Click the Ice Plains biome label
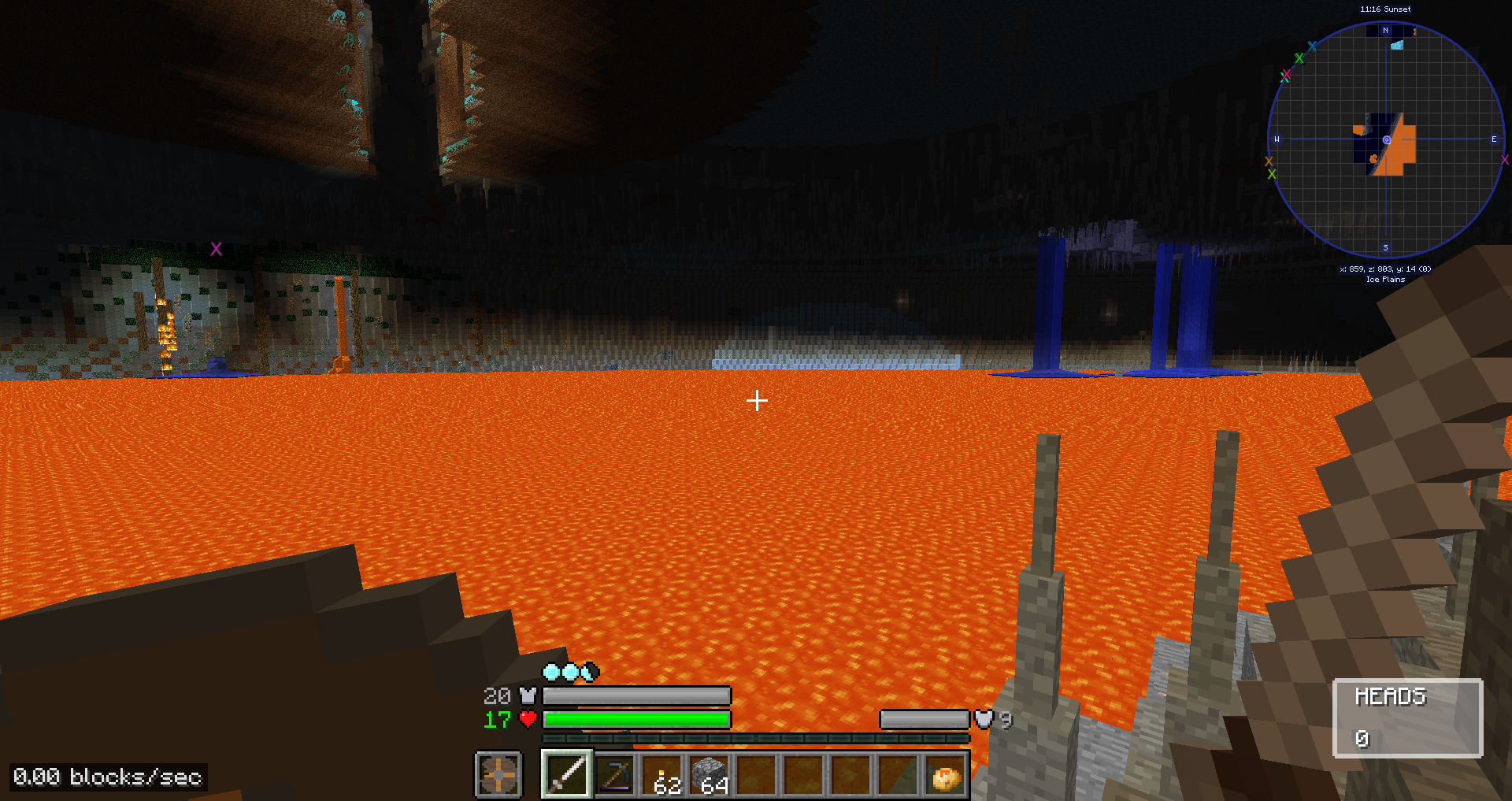This screenshot has height=801, width=1512. tap(1384, 279)
